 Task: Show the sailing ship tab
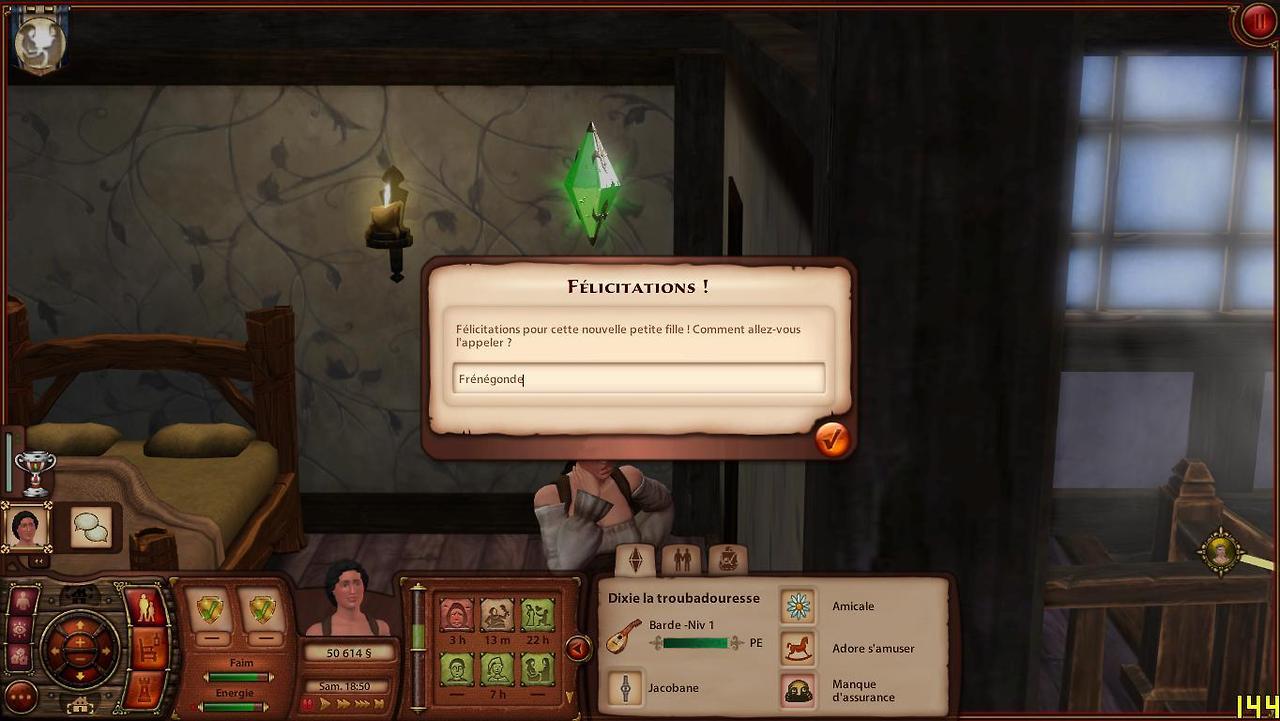click(x=727, y=560)
